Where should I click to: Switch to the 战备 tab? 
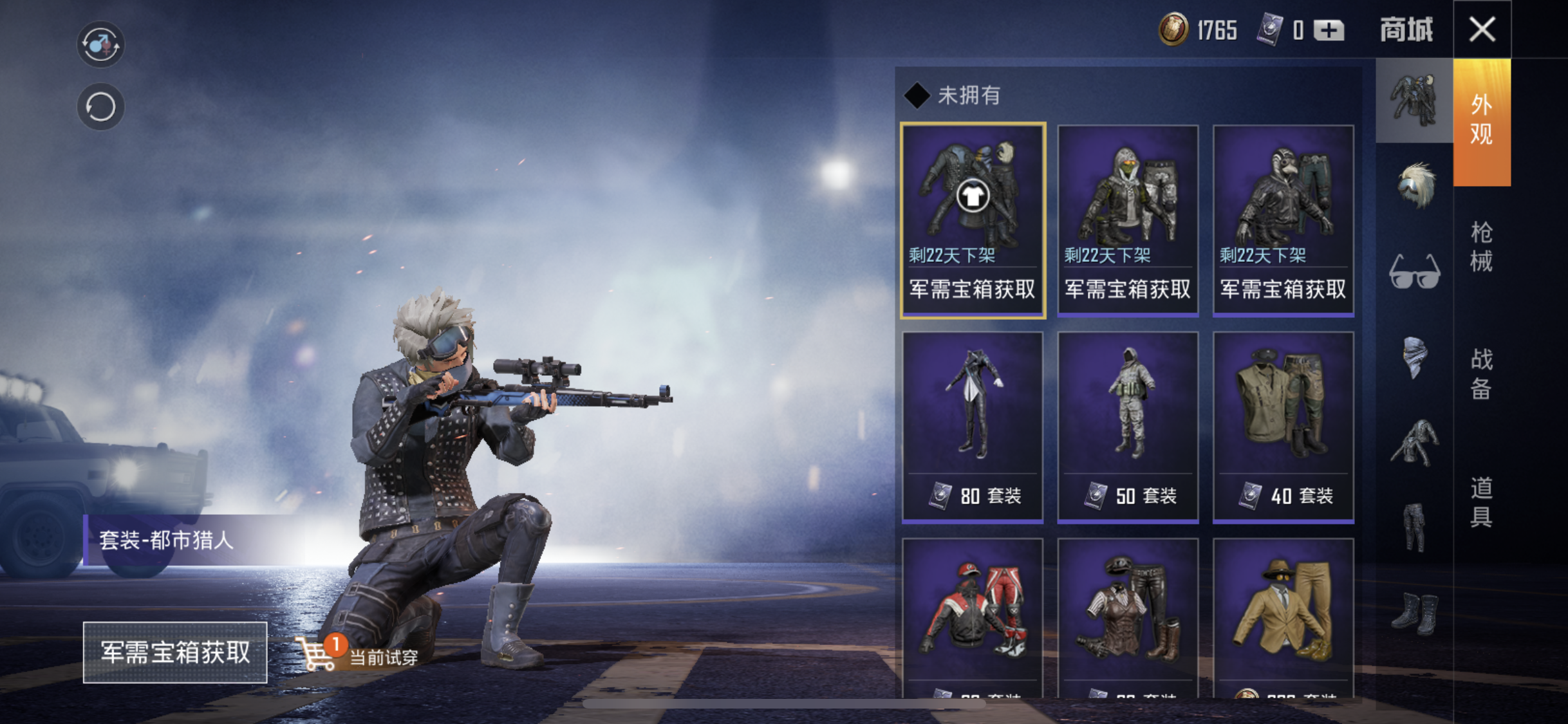click(1481, 374)
